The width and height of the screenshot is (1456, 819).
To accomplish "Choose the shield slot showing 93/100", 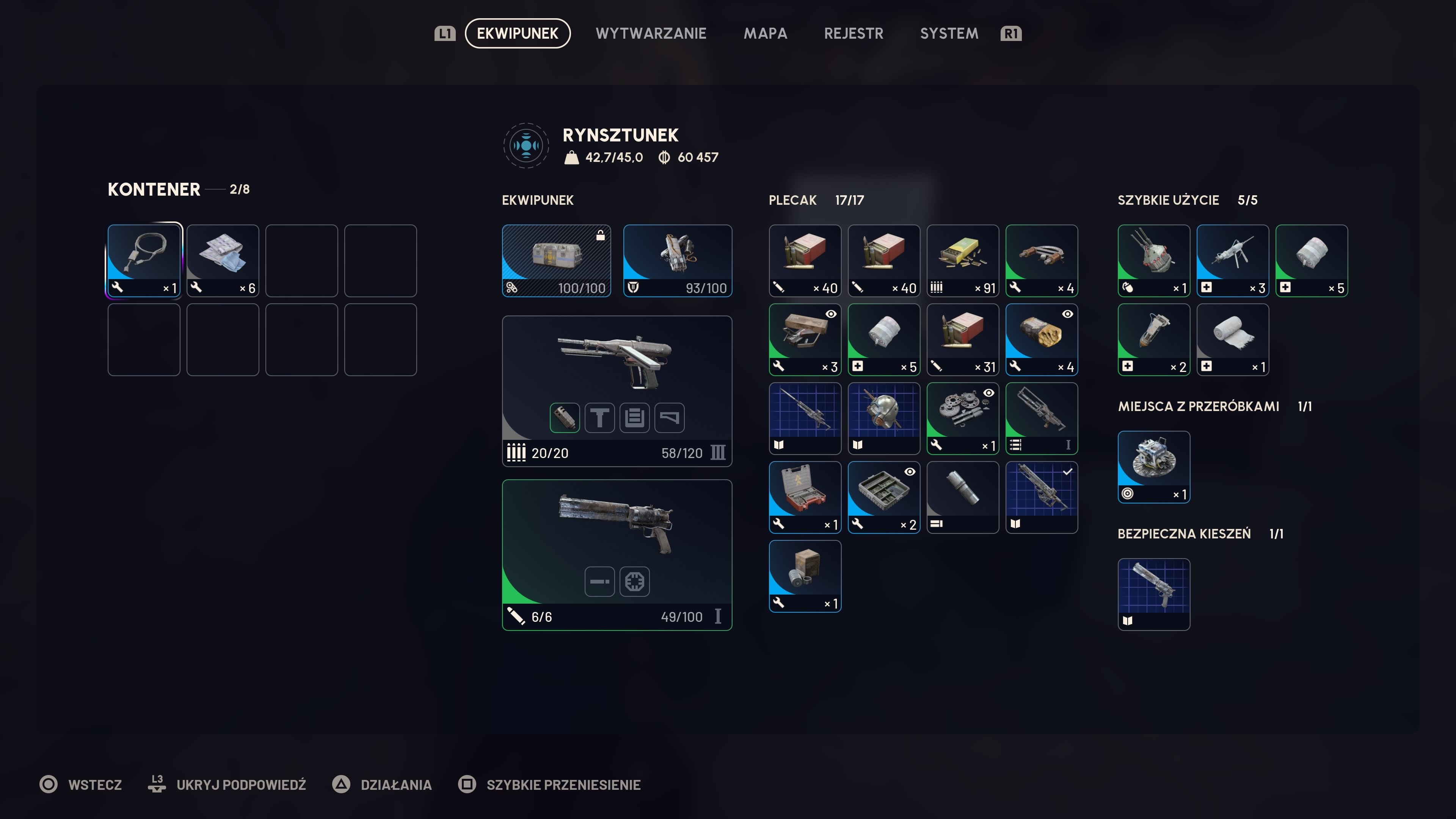I will click(x=677, y=260).
